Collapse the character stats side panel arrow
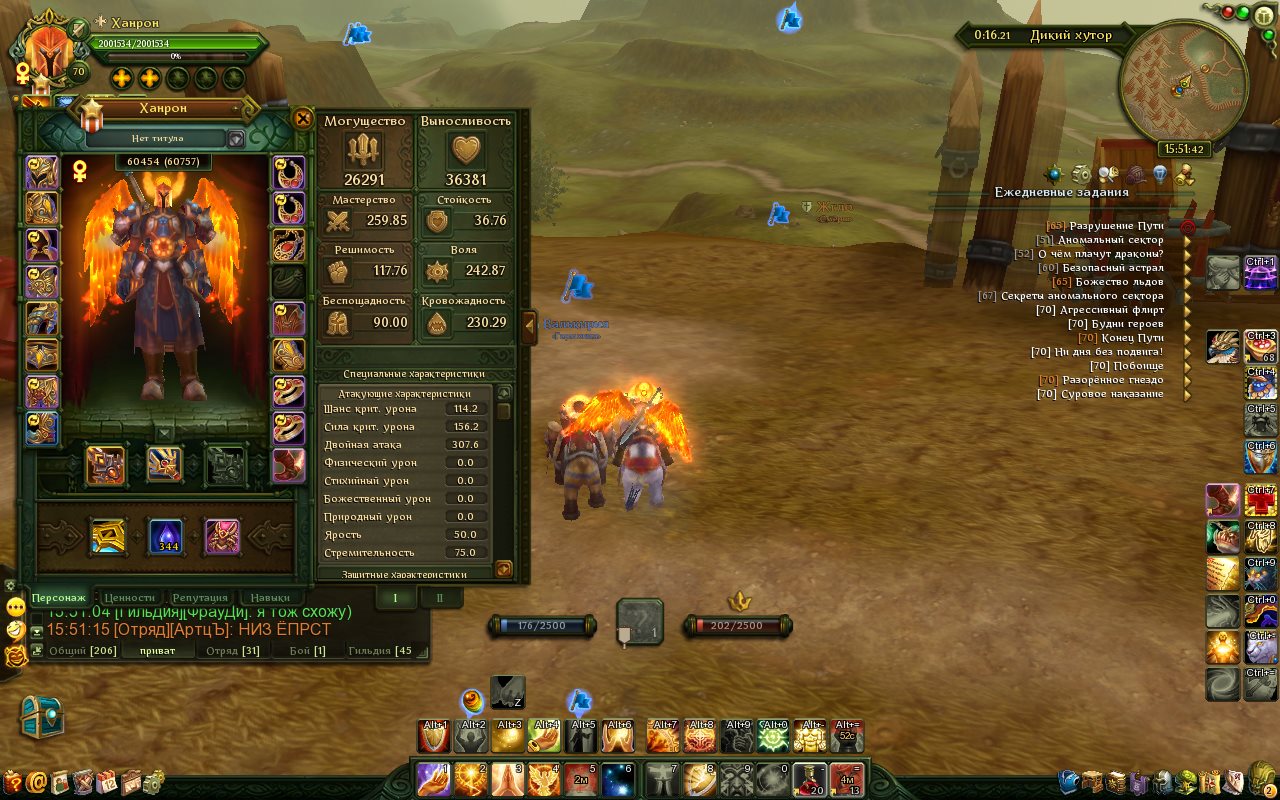 point(529,327)
